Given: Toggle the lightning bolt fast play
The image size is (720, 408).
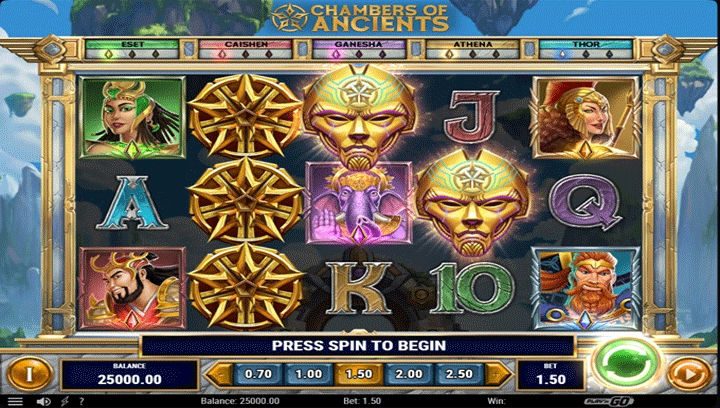Looking at the screenshot, I should click(x=65, y=401).
